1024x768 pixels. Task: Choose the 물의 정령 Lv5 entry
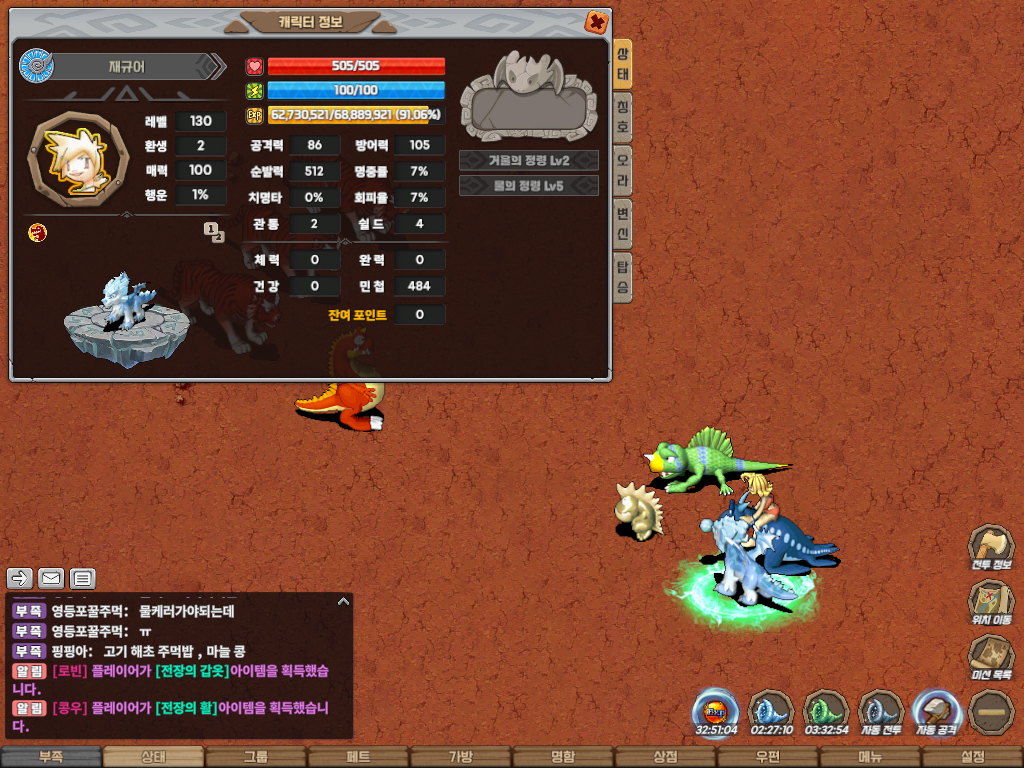pyautogui.click(x=529, y=185)
